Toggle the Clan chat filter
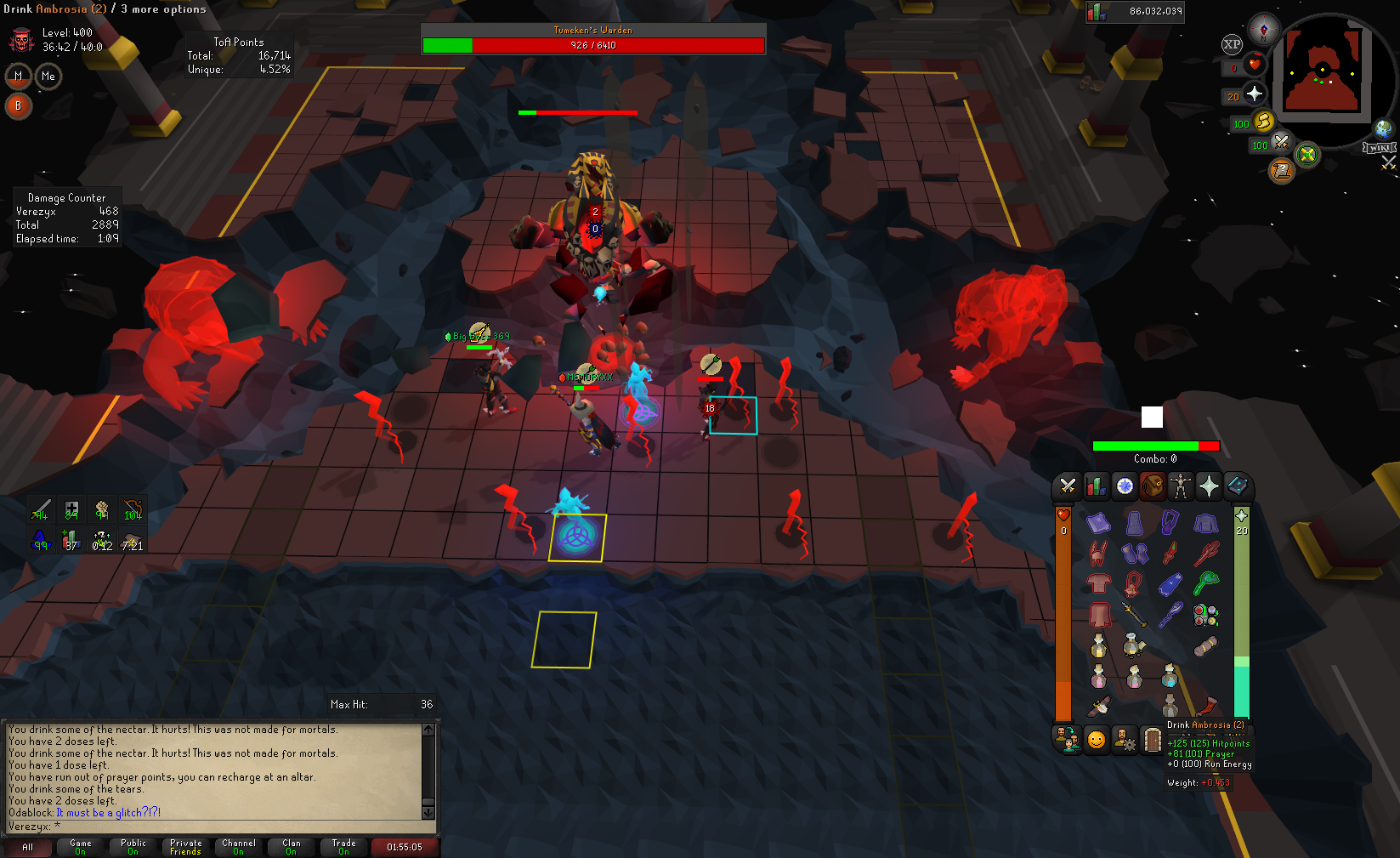This screenshot has width=1400, height=858. [292, 847]
